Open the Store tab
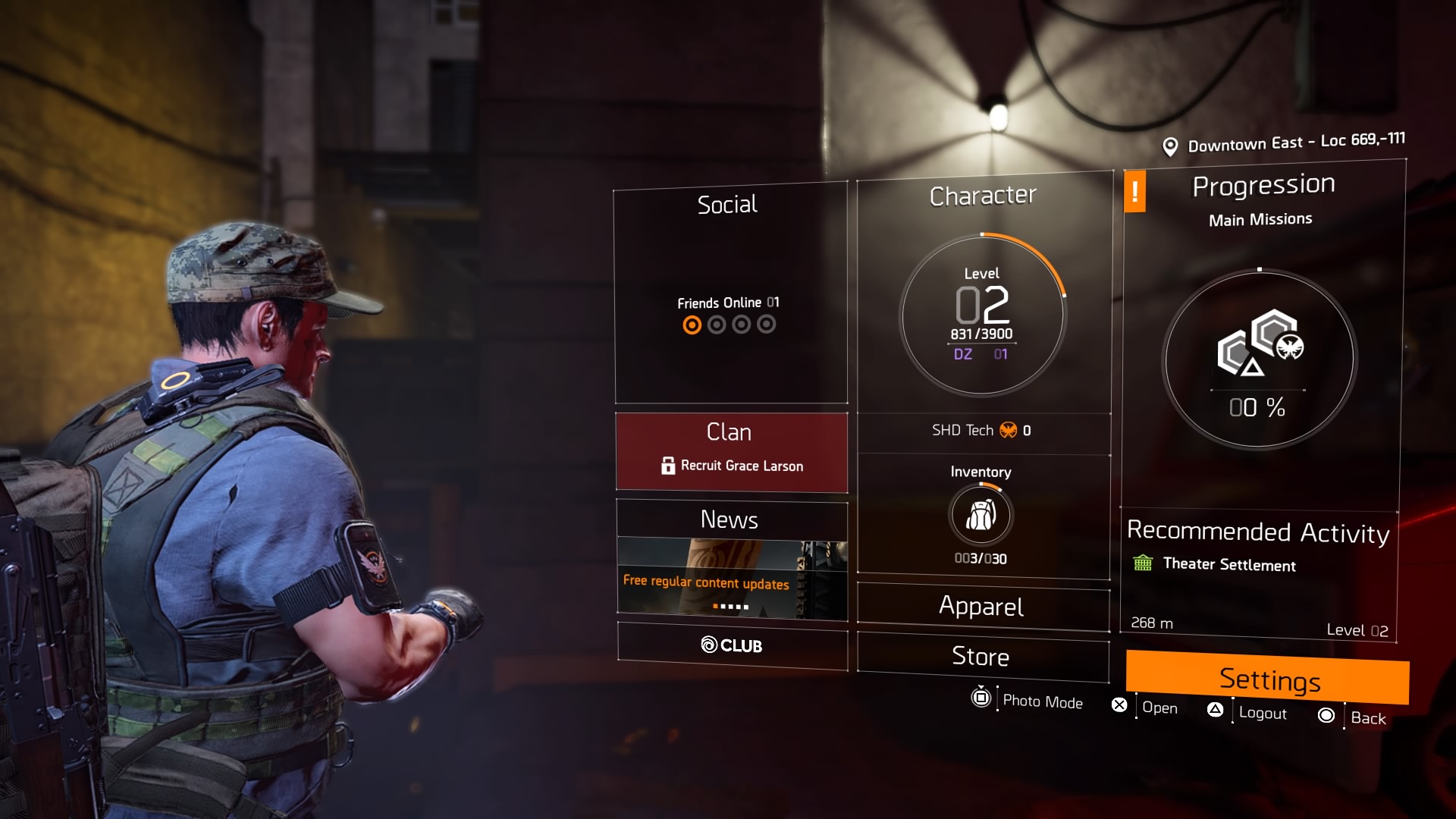The height and width of the screenshot is (819, 1456). [983, 657]
